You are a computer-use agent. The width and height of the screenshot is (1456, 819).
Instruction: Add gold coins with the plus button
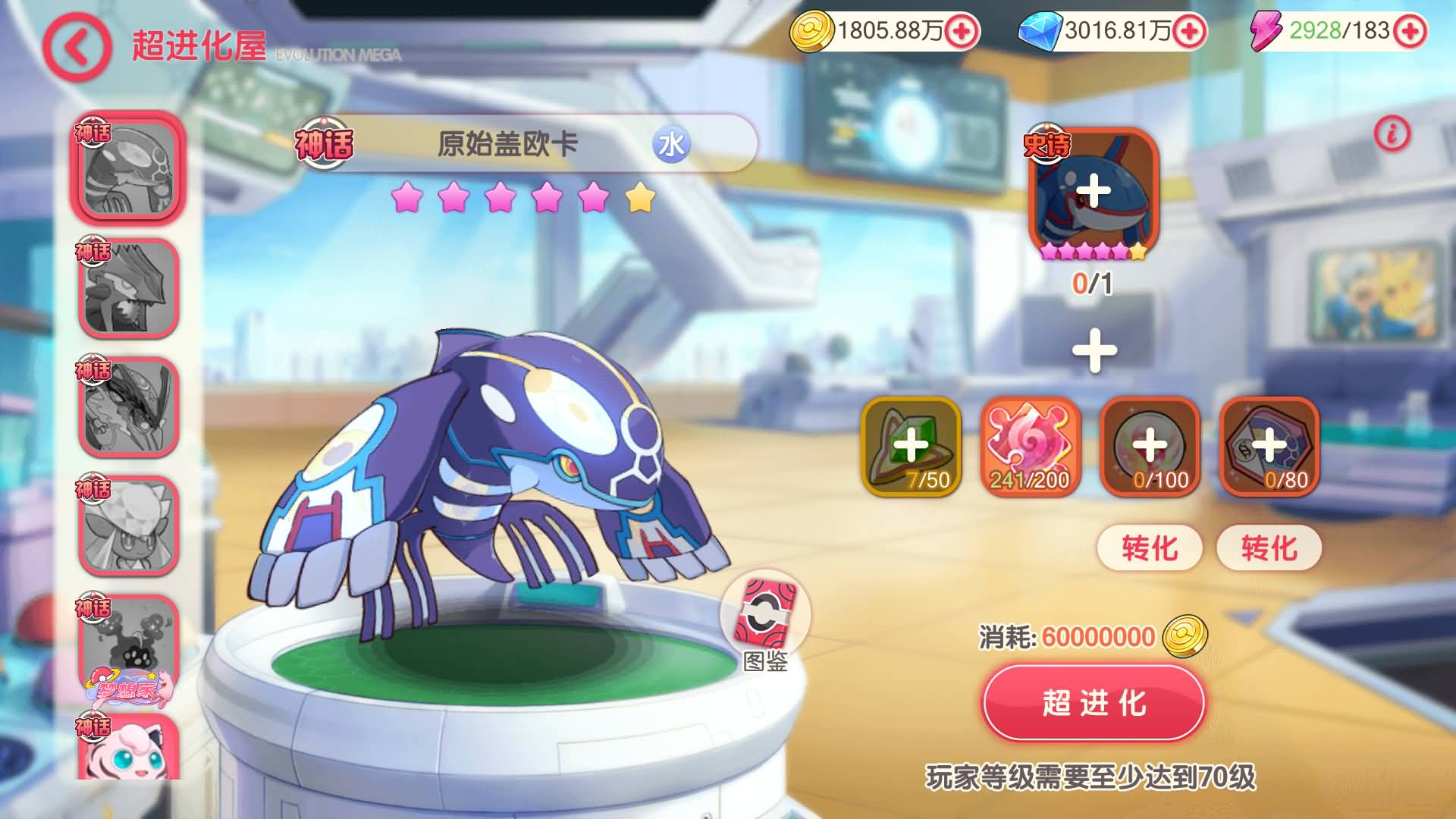click(x=962, y=31)
